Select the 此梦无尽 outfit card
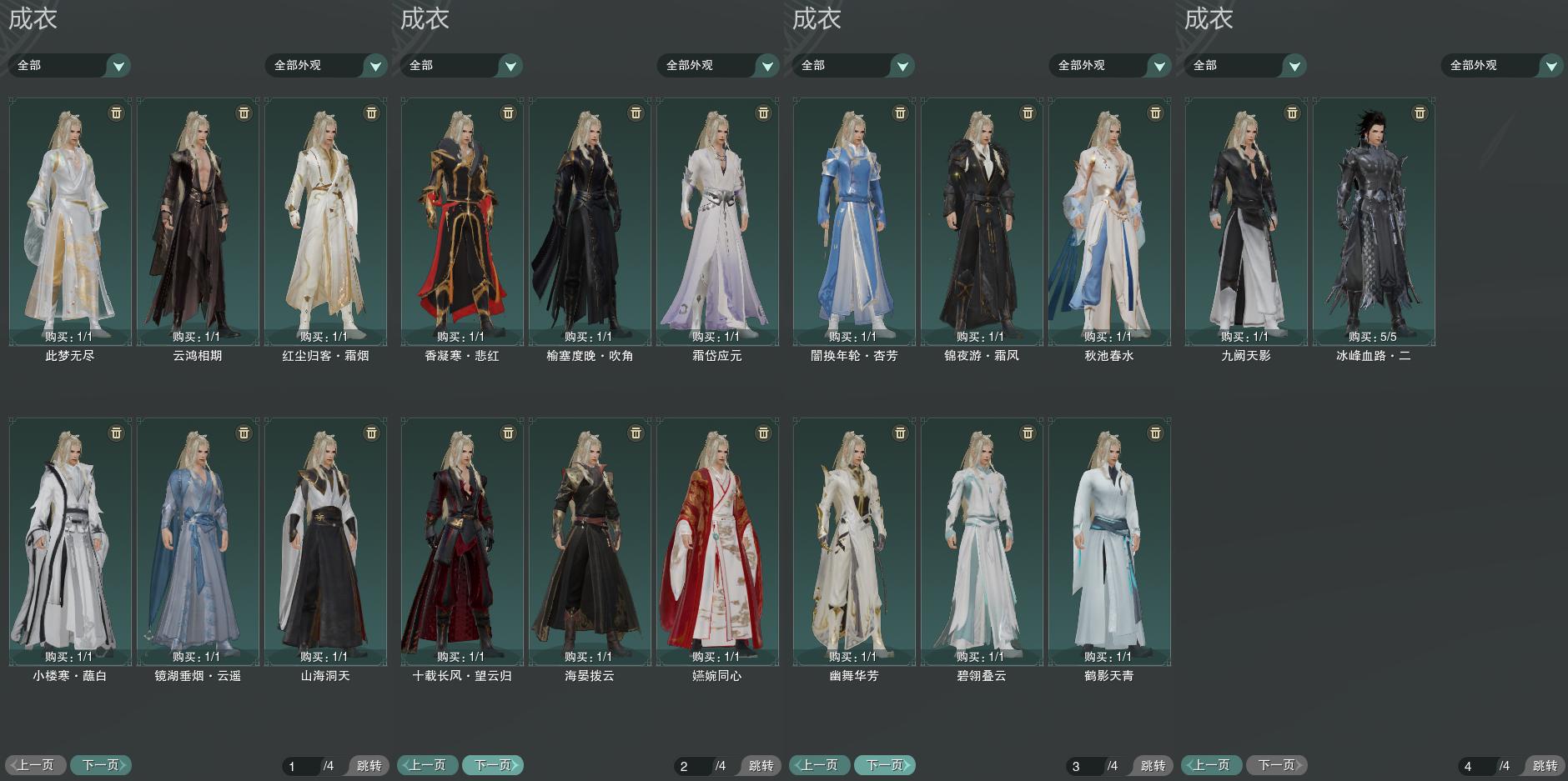The height and width of the screenshot is (781, 1568). [x=70, y=221]
